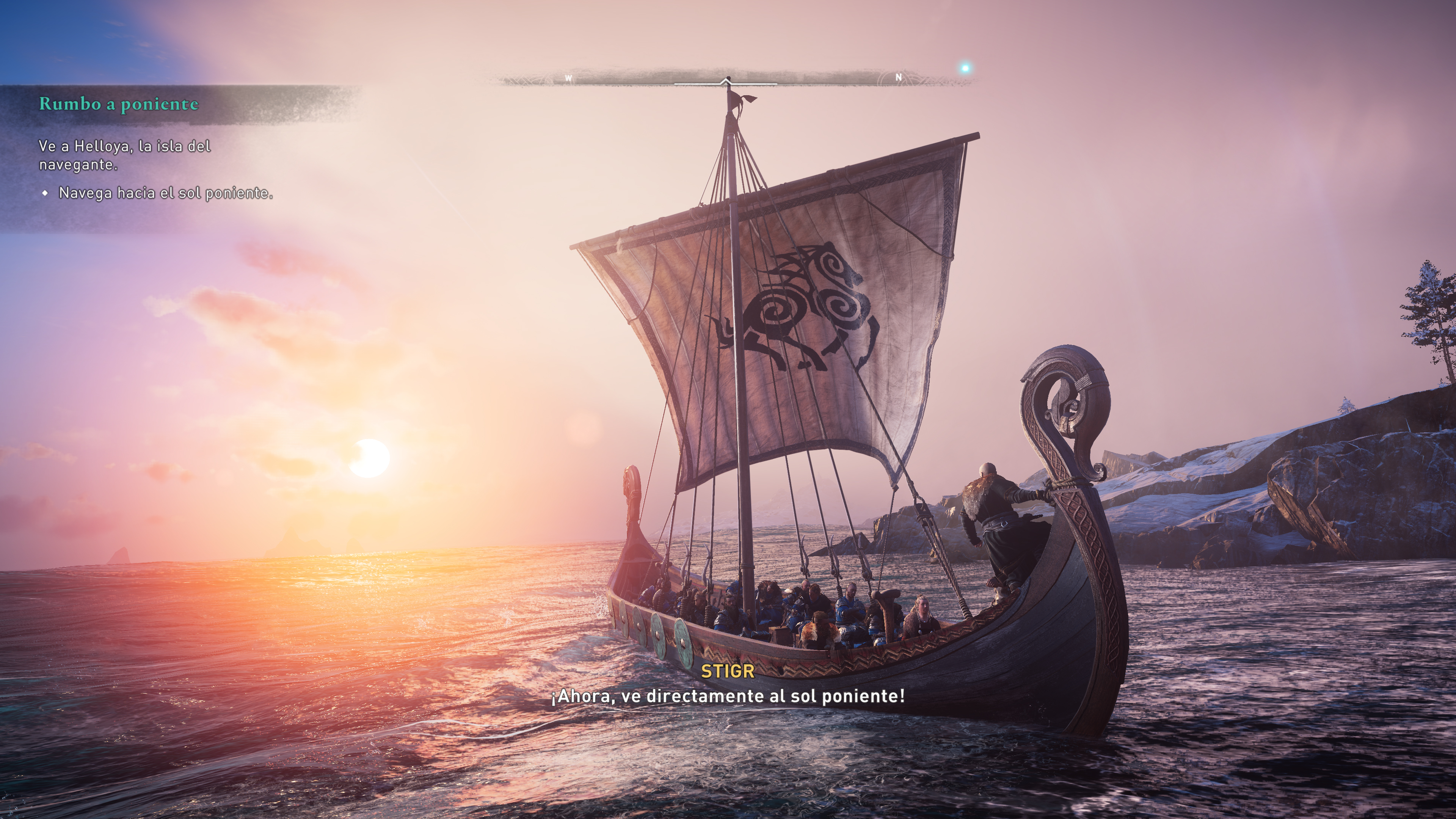Open the 'Rumbo a poniente' quest tracker

(x=119, y=104)
